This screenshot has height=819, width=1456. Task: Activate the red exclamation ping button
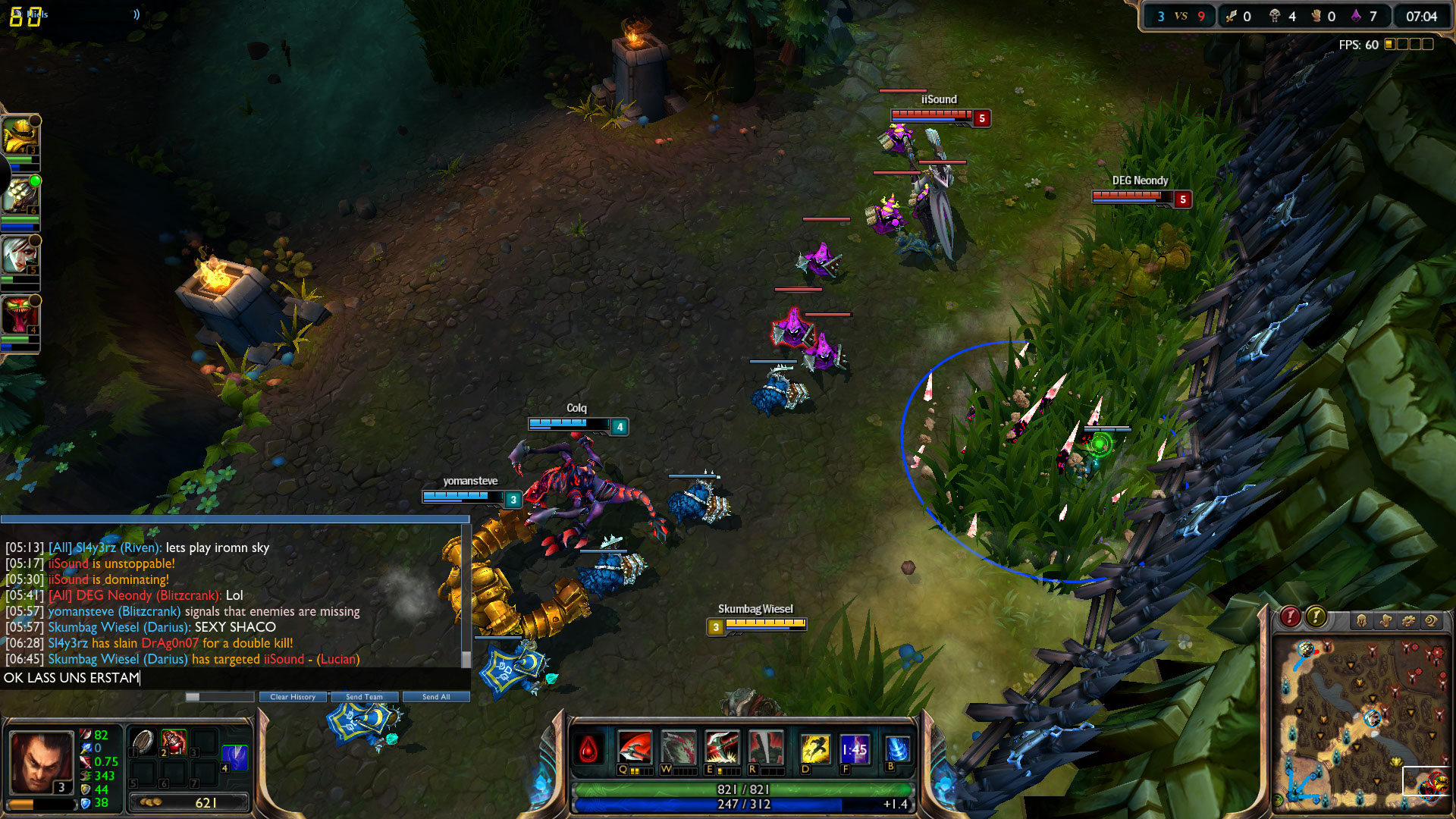(1290, 617)
